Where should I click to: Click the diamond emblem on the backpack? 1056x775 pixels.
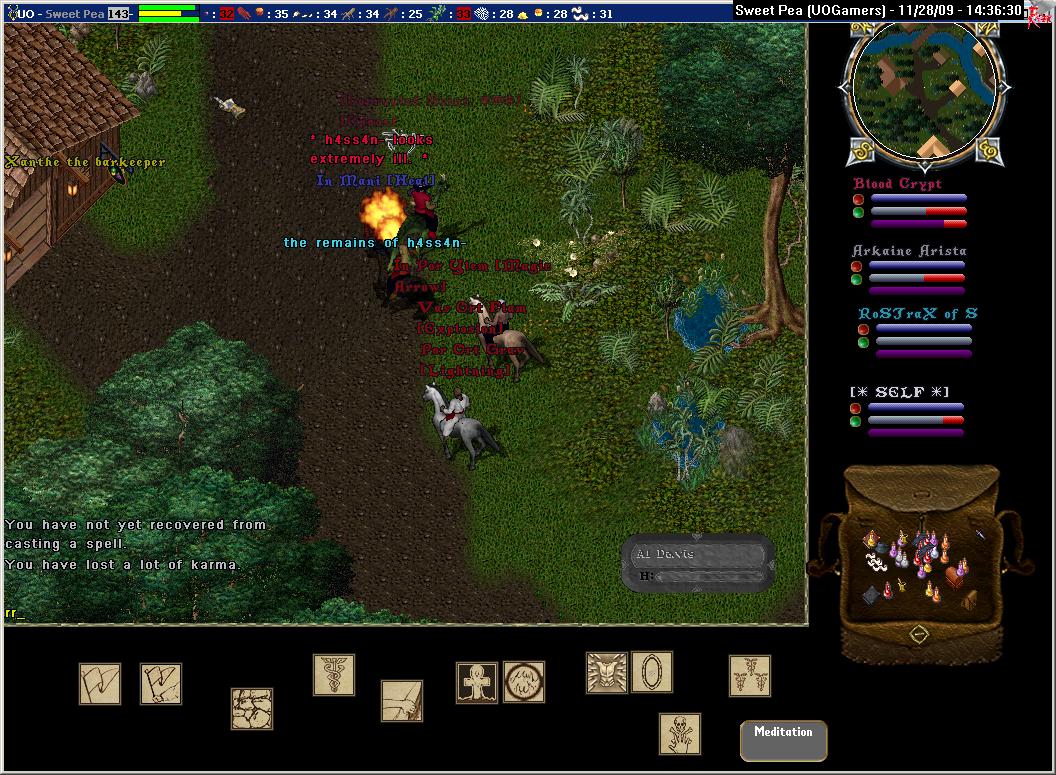click(918, 634)
